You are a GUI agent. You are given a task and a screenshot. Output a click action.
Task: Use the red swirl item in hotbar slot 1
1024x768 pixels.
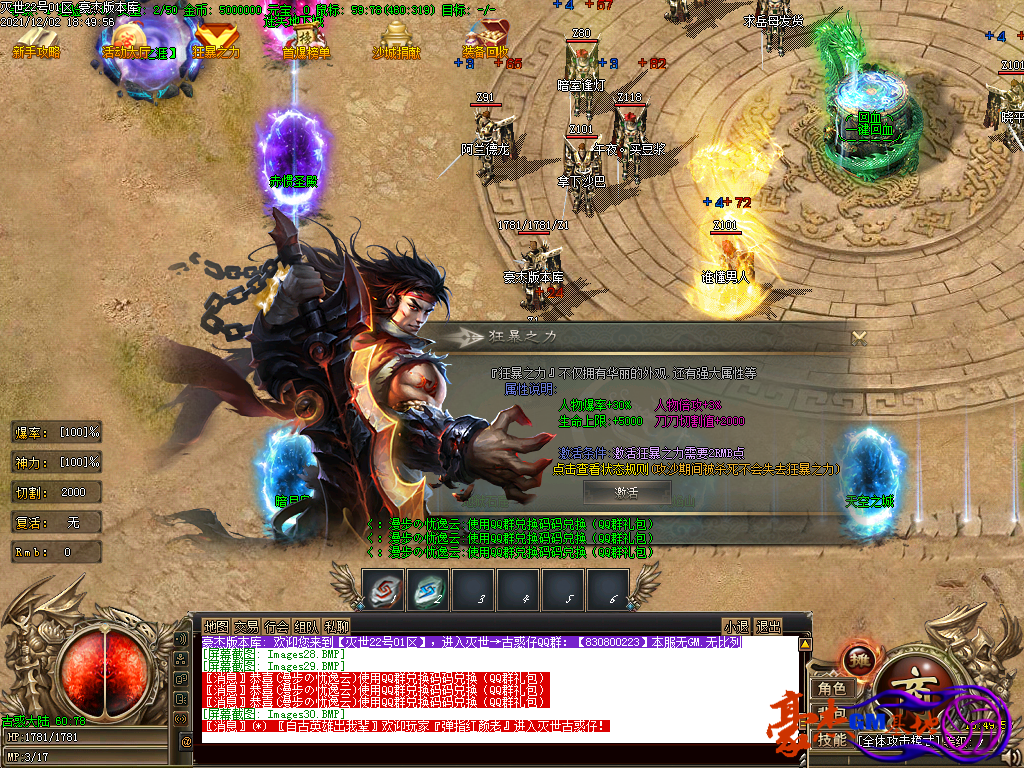click(x=383, y=590)
